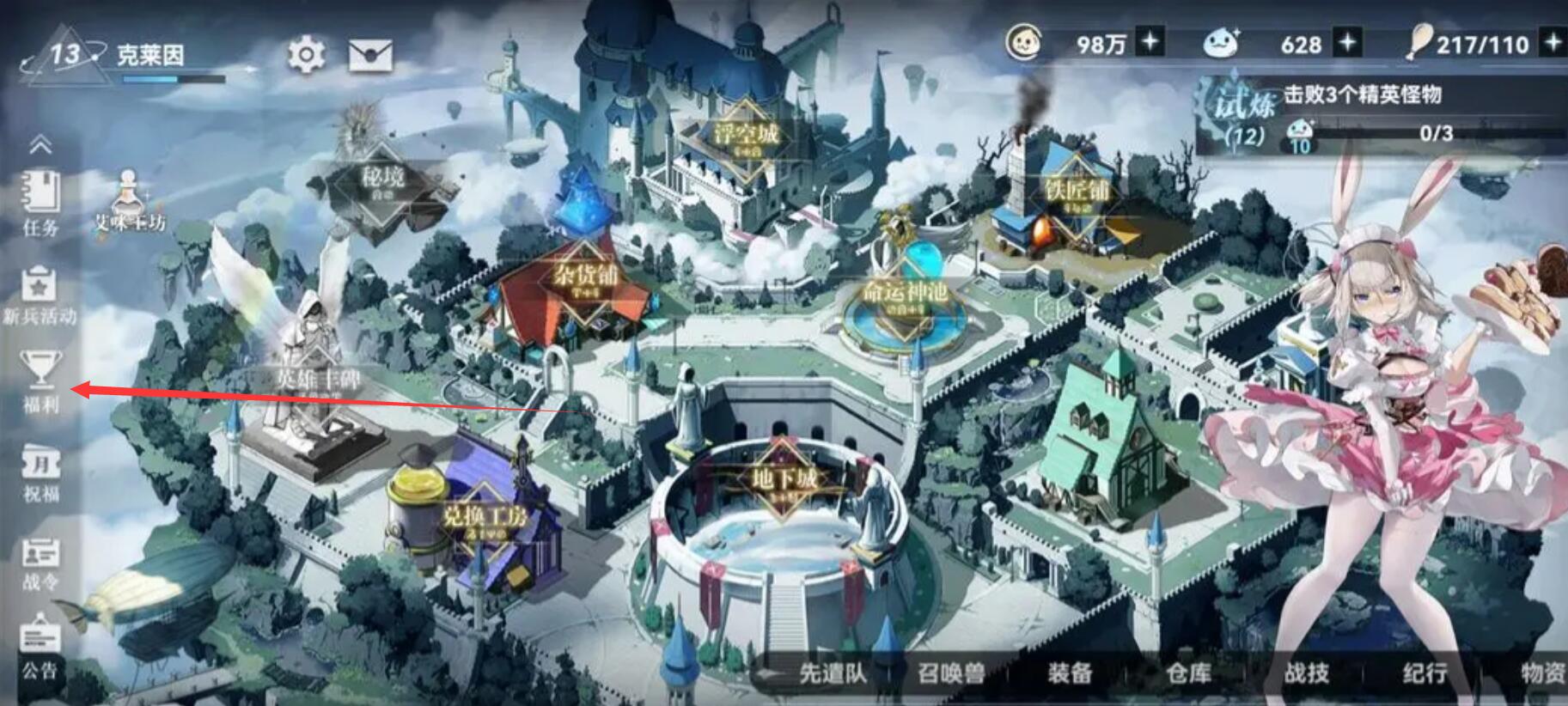
Task: Switch to the 召唤兽 summons tab
Action: point(951,673)
